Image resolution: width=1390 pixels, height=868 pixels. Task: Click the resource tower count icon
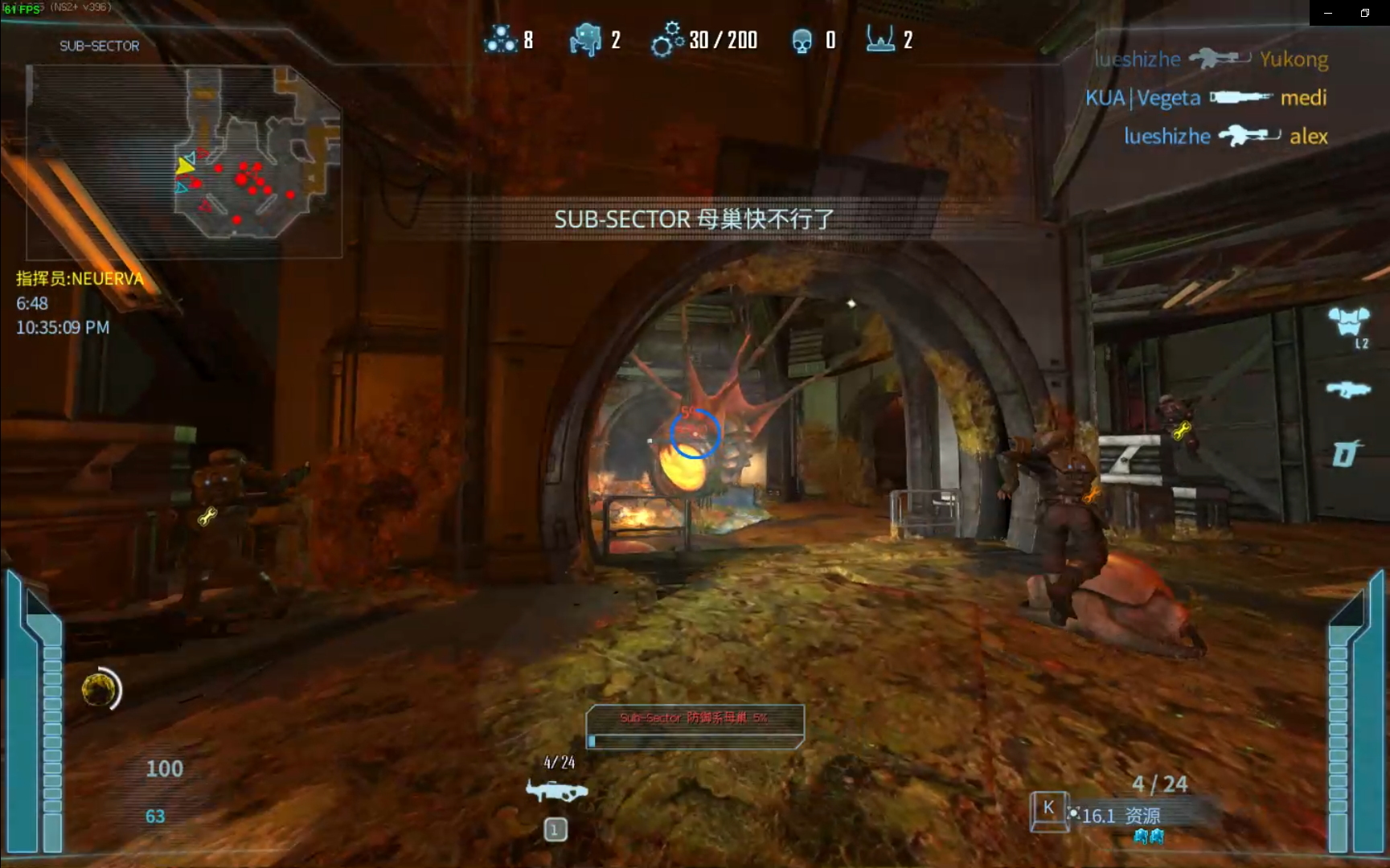pyautogui.click(x=880, y=39)
